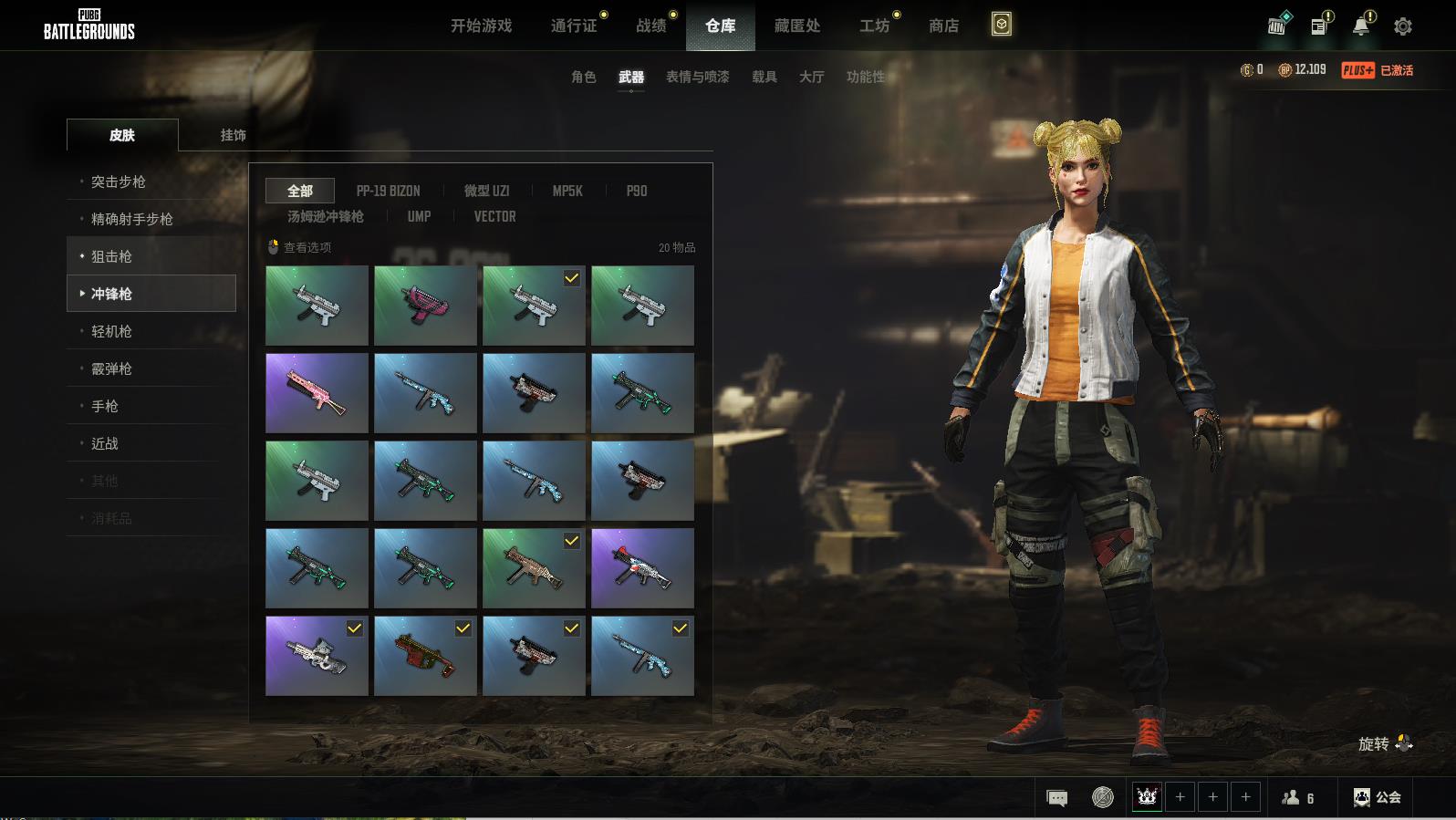Viewport: 1456px width, 820px height.
Task: Switch to the 角色 character category
Action: [583, 78]
